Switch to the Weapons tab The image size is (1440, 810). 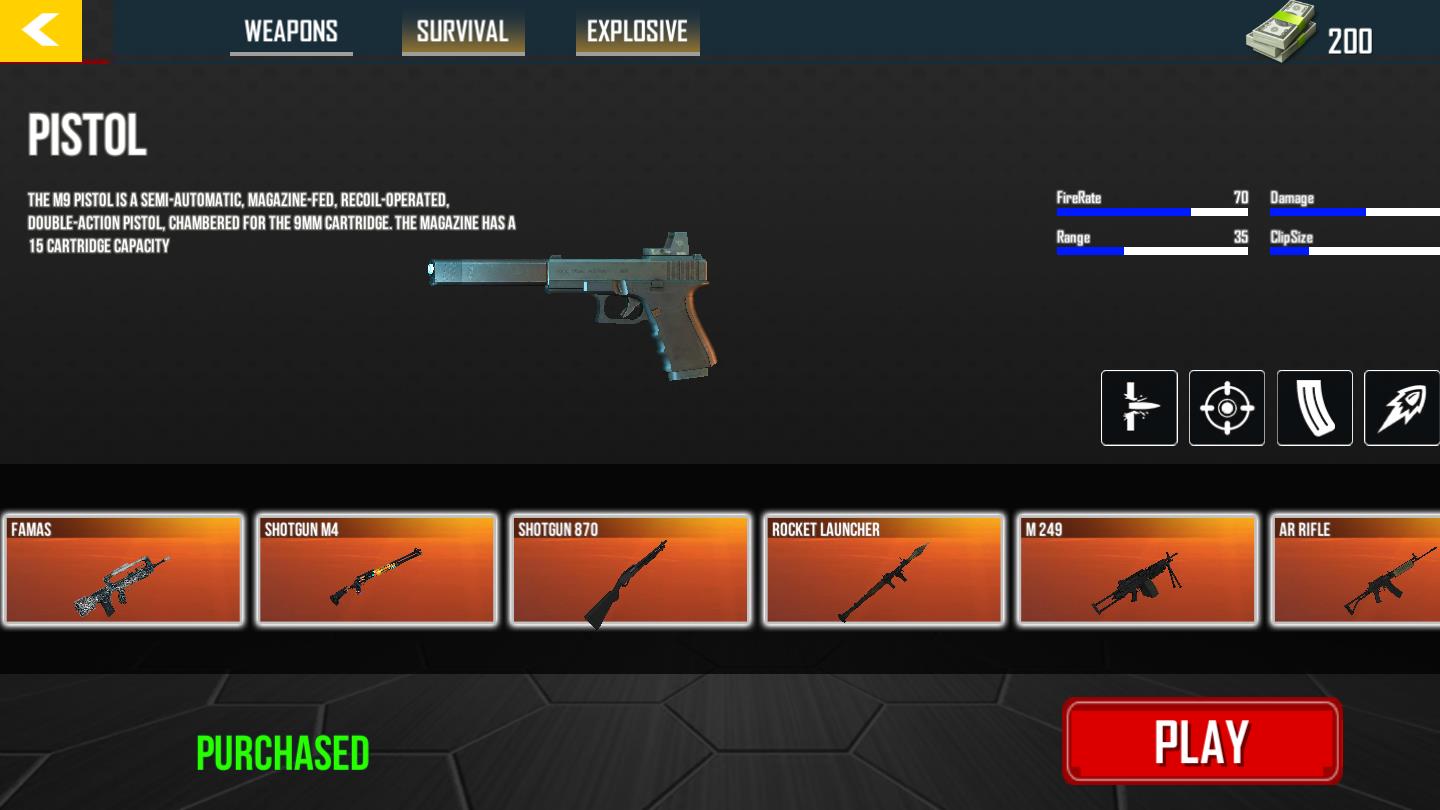291,32
